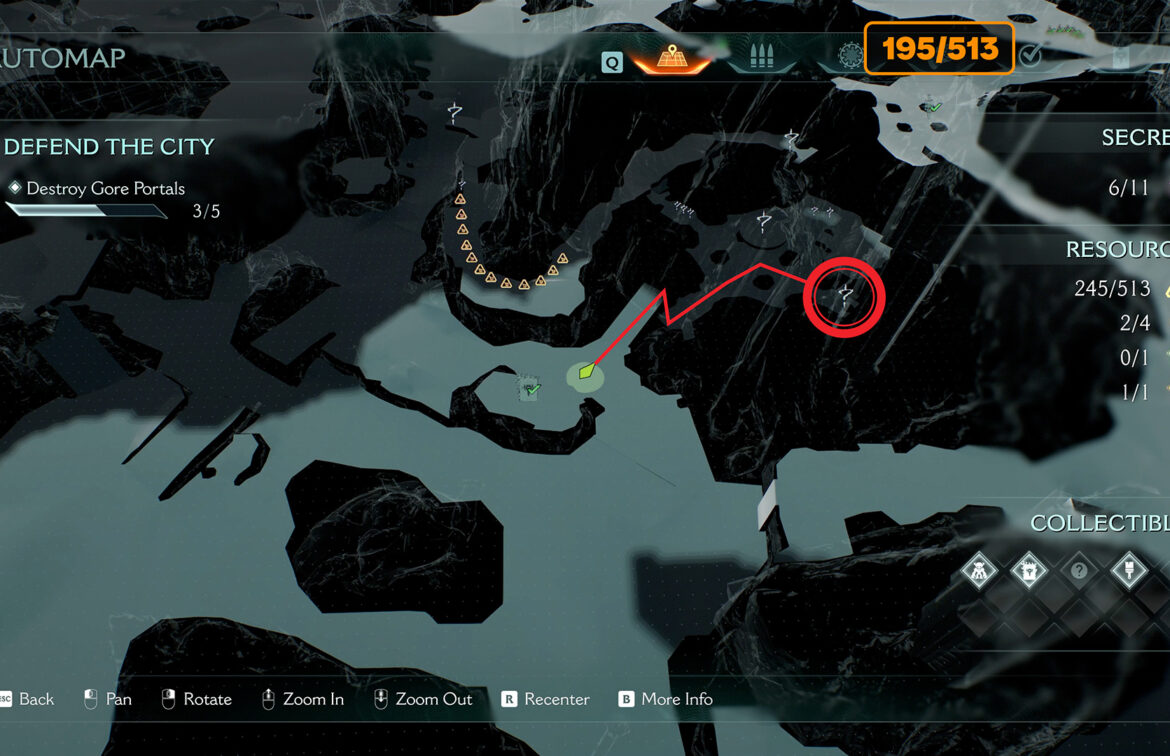Select the green checkmark marker near the player
The image size is (1170, 756).
(x=531, y=388)
